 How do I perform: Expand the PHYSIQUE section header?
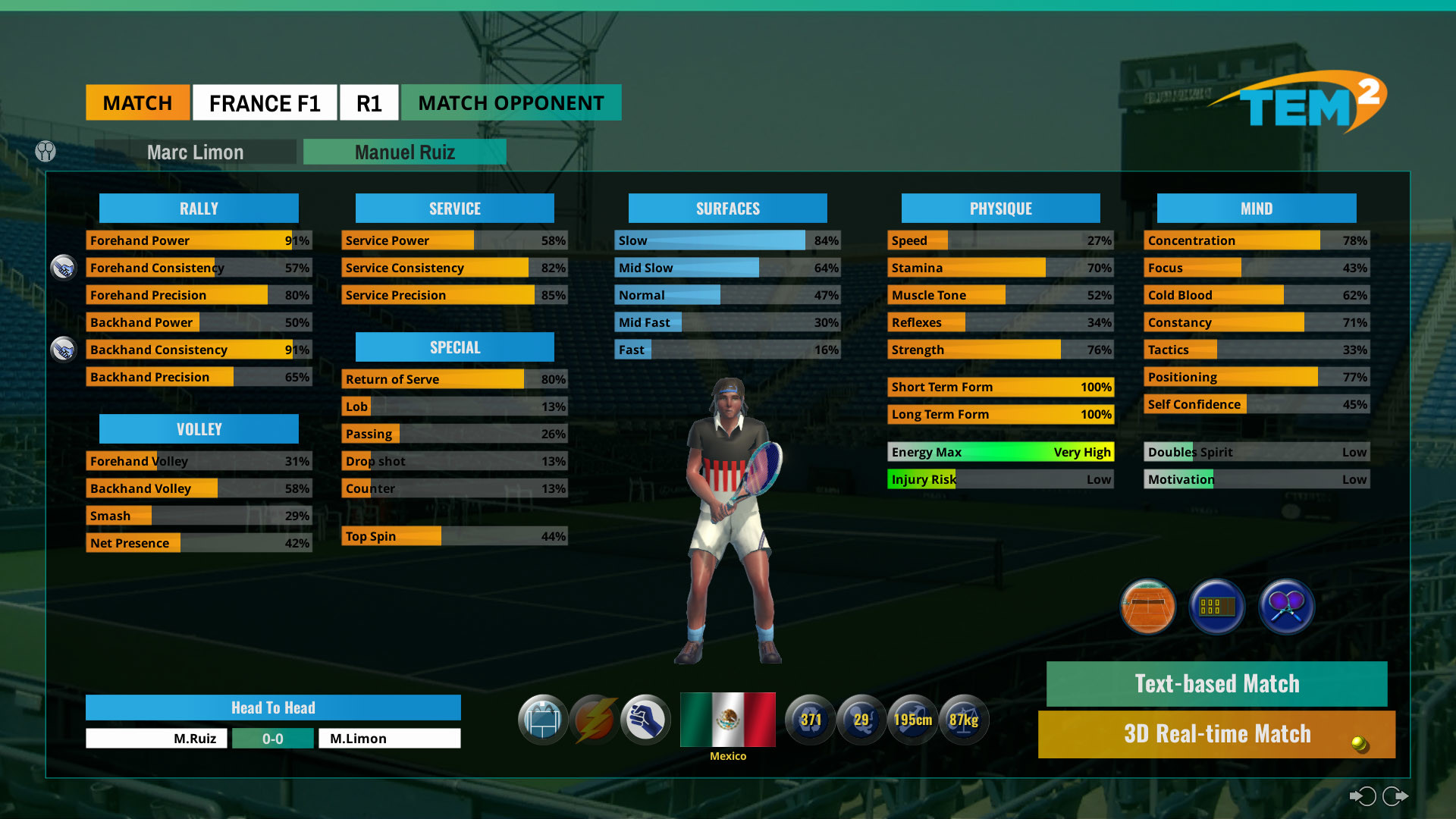click(1000, 208)
